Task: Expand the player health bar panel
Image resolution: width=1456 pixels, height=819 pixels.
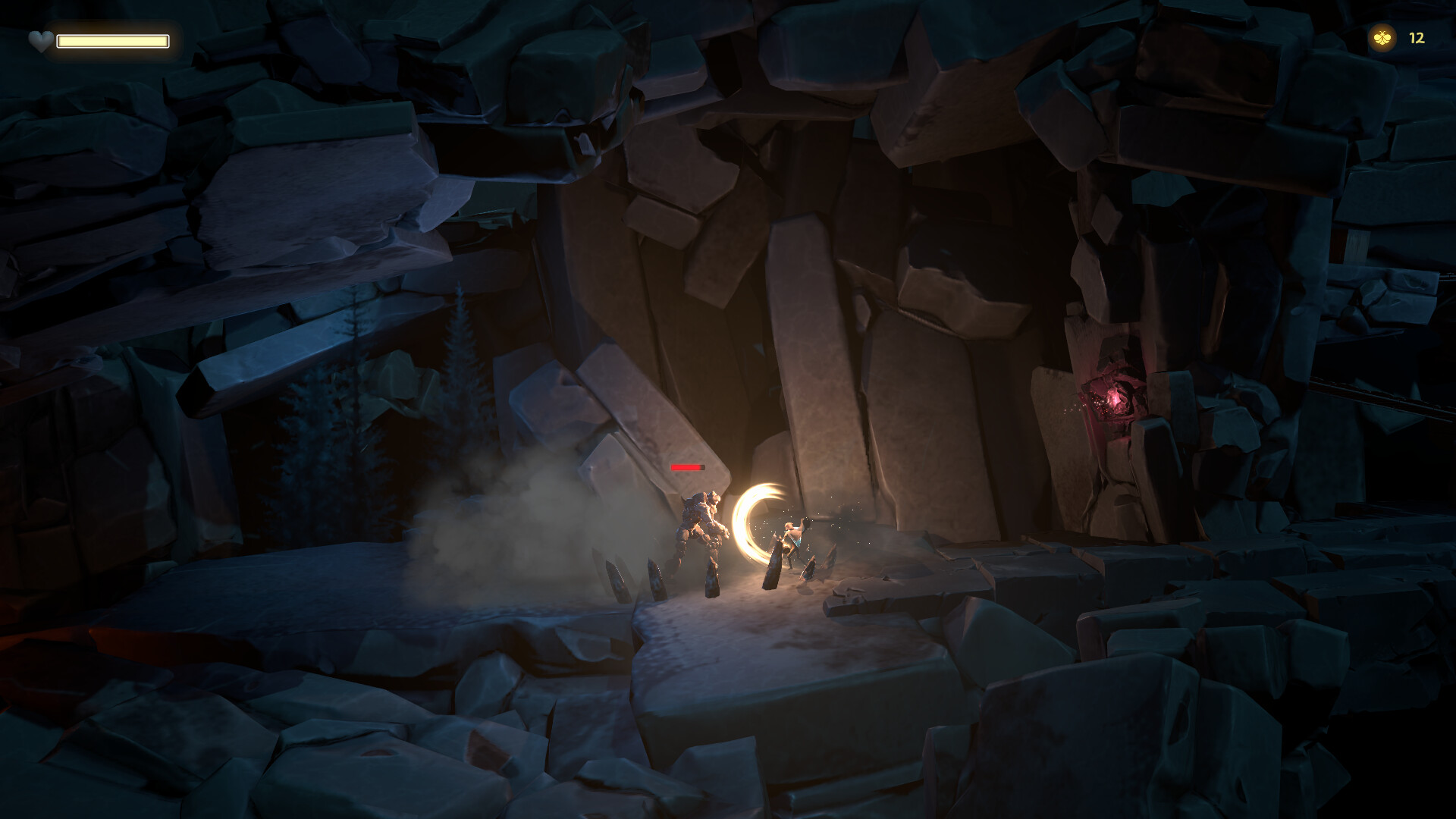Action: [114, 40]
